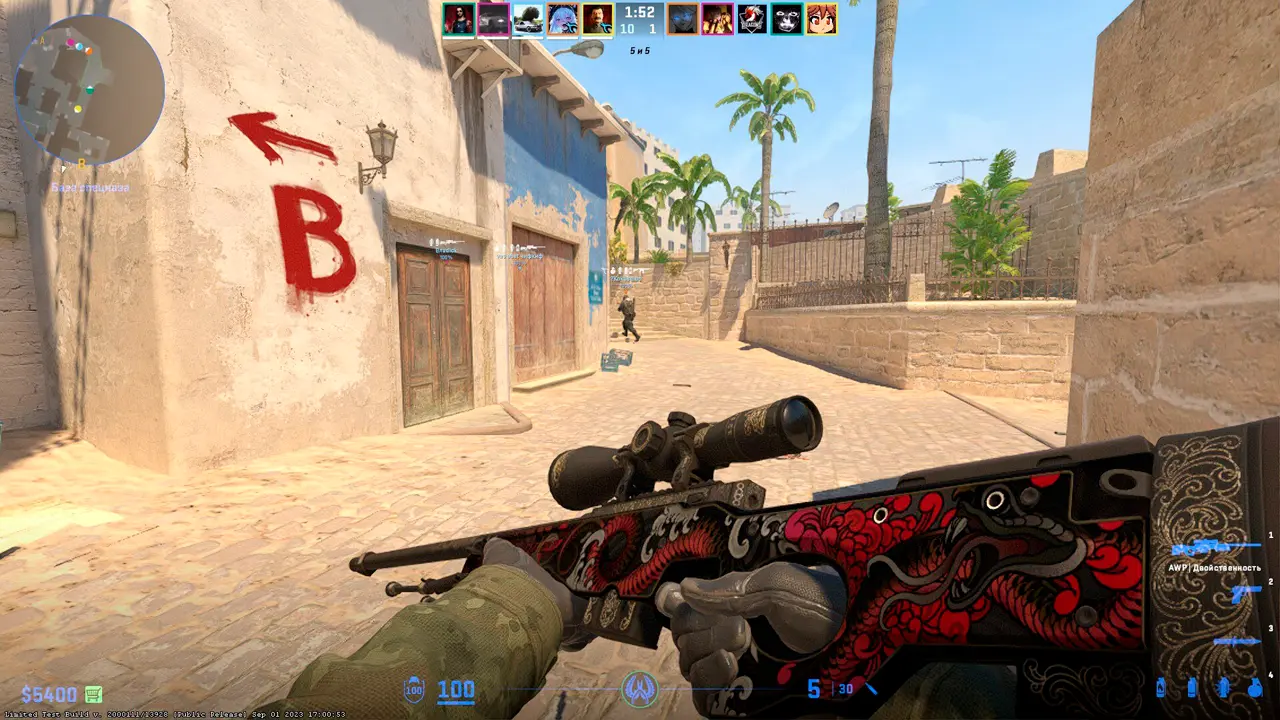The width and height of the screenshot is (1280, 720).
Task: Click the pale creepy face avatar
Action: 787,19
